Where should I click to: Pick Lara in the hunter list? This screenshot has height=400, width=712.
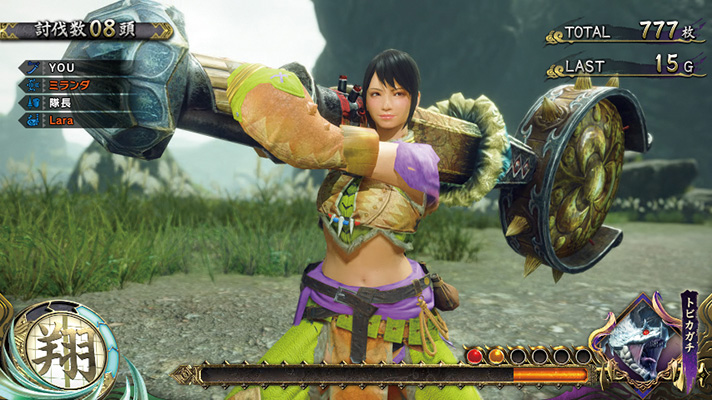(x=75, y=120)
